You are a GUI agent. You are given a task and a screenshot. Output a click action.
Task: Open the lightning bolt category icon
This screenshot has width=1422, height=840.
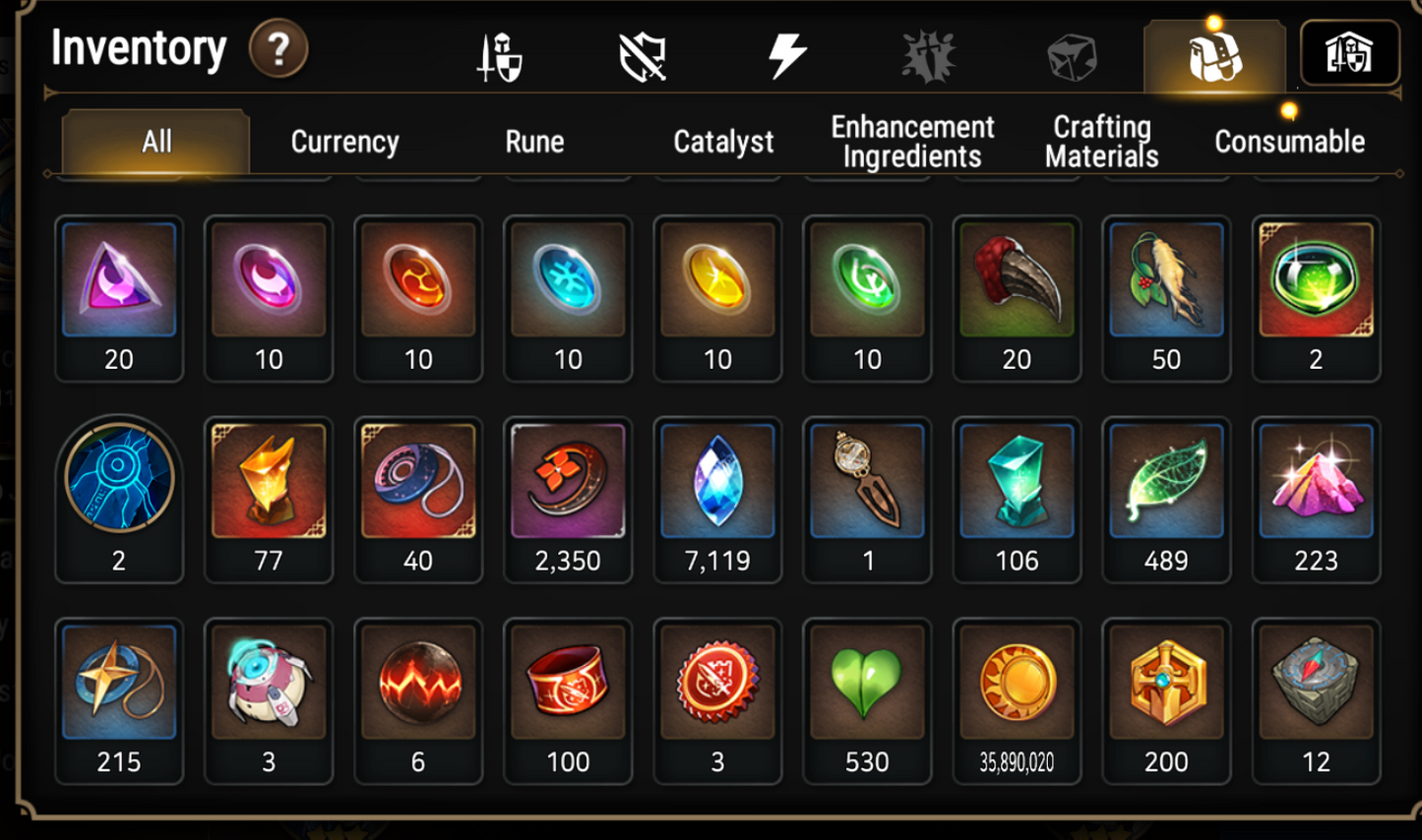click(x=787, y=55)
